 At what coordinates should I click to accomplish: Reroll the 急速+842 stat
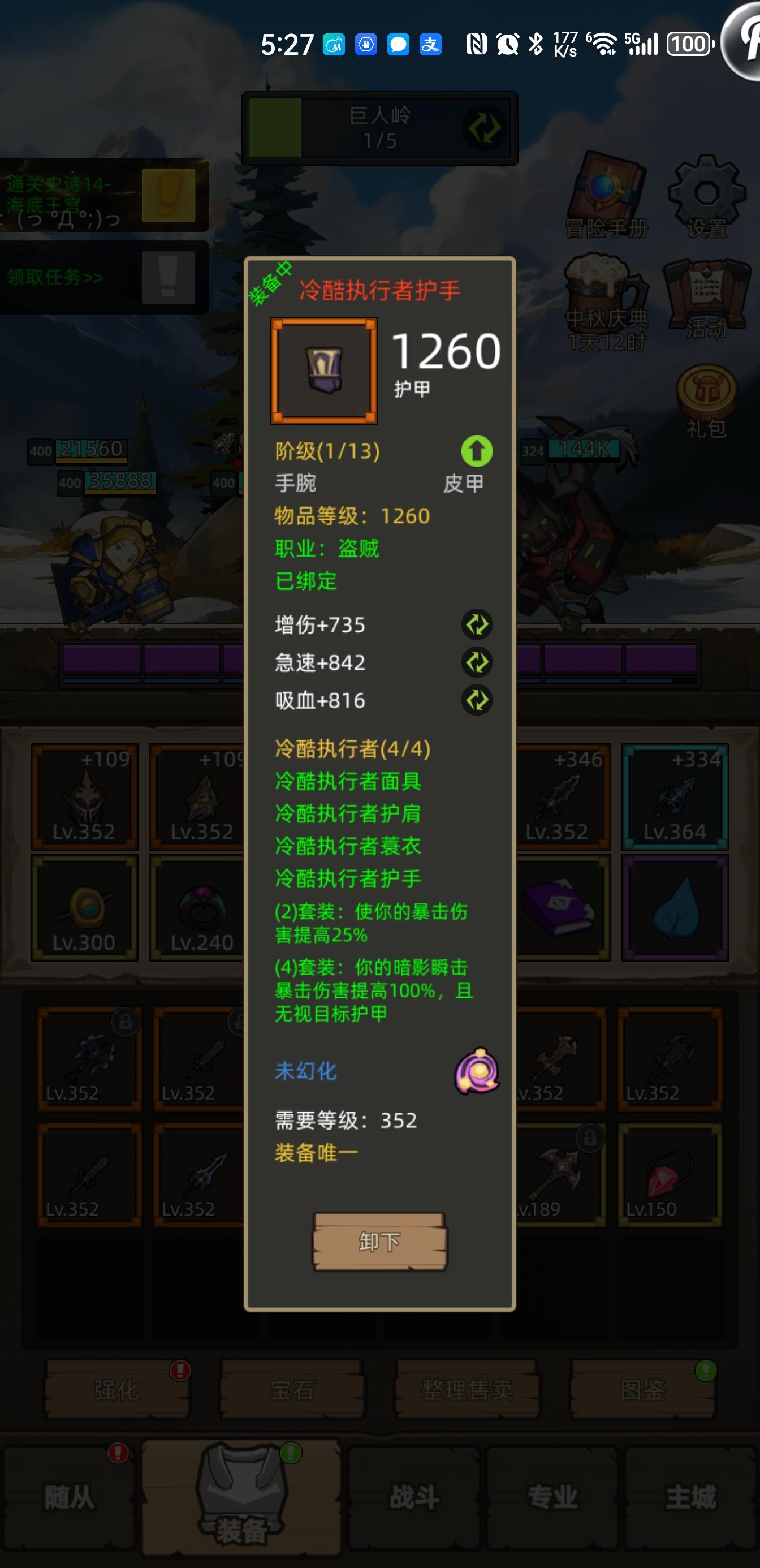pos(477,663)
